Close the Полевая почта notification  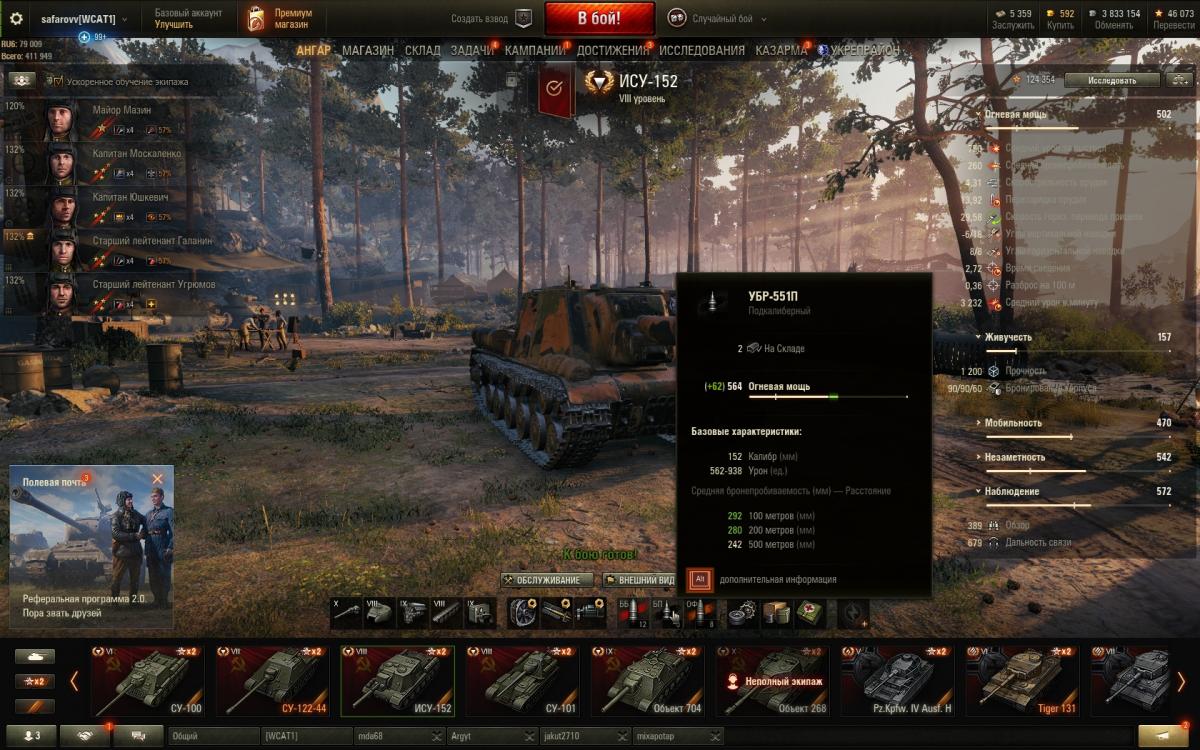coord(157,479)
